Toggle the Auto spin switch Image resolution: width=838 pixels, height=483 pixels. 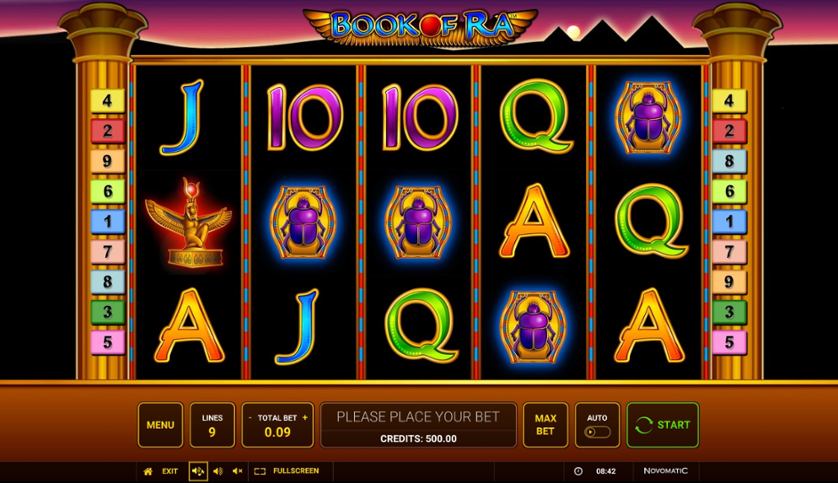click(x=597, y=433)
